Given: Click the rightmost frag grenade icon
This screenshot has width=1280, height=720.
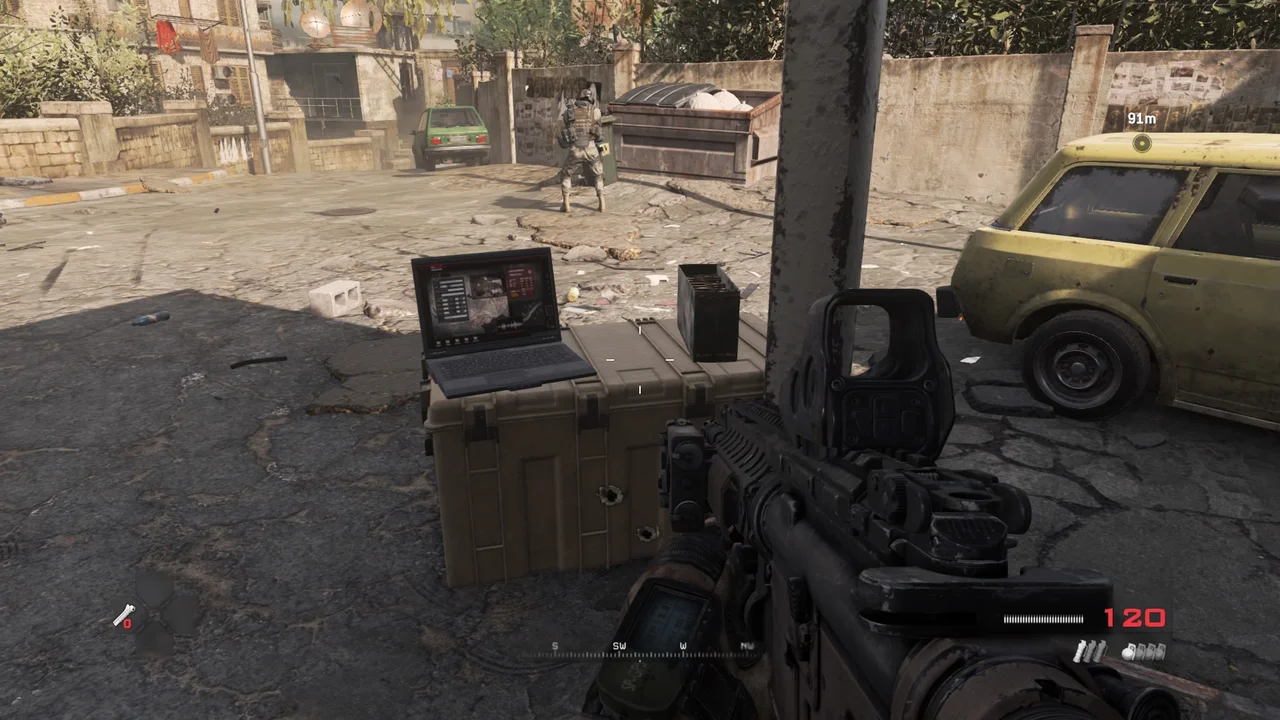Looking at the screenshot, I should pyautogui.click(x=1161, y=650).
